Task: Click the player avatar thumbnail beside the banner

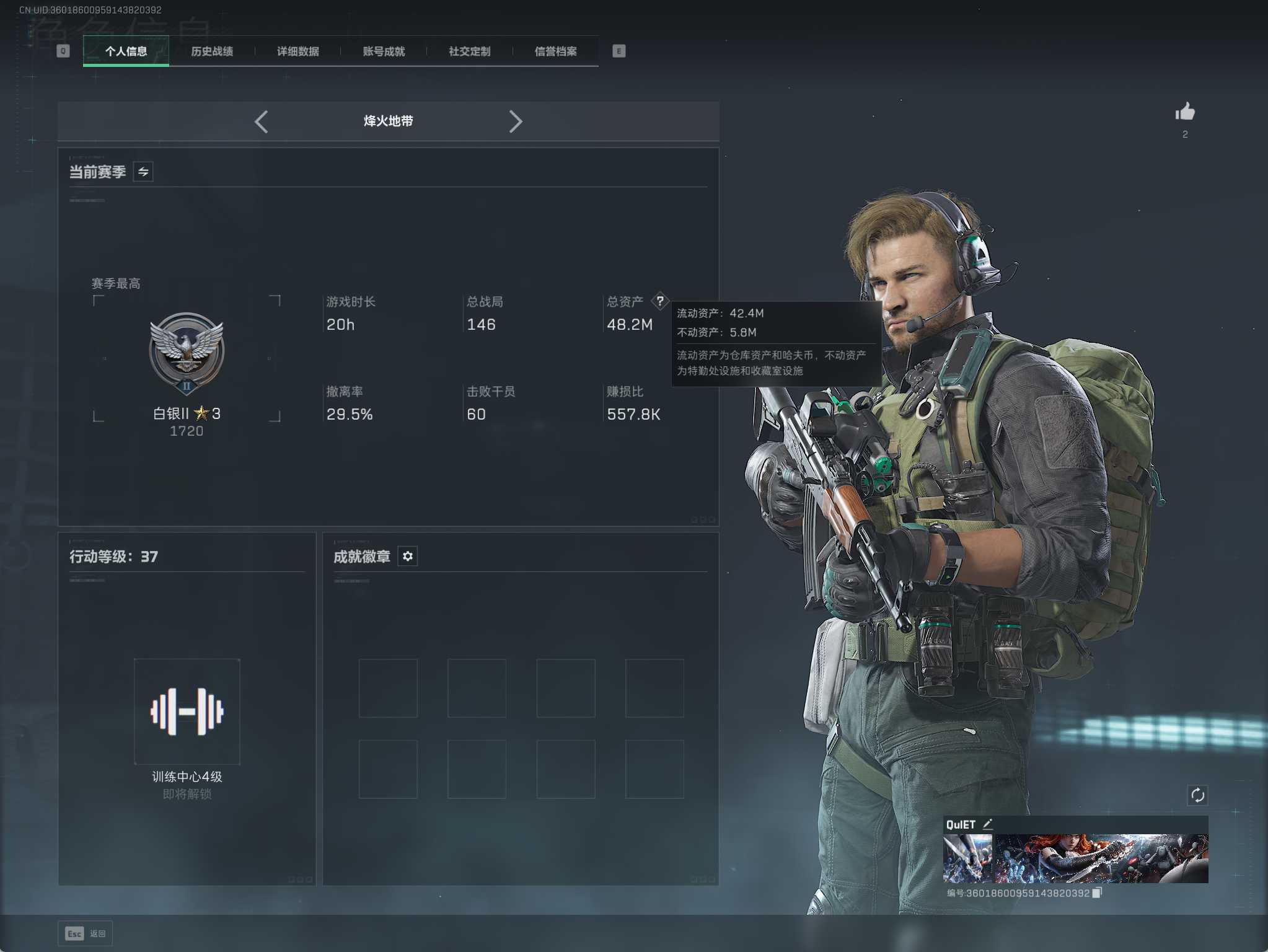Action: (967, 858)
